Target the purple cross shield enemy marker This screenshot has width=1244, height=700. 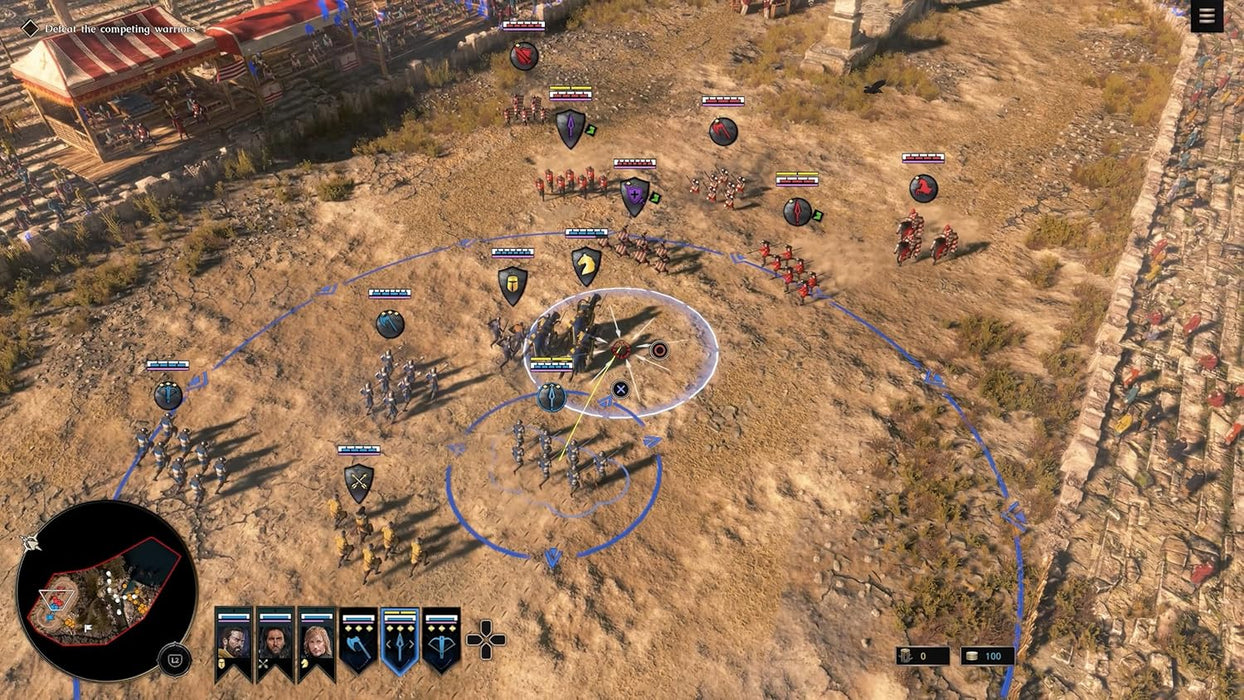634,196
